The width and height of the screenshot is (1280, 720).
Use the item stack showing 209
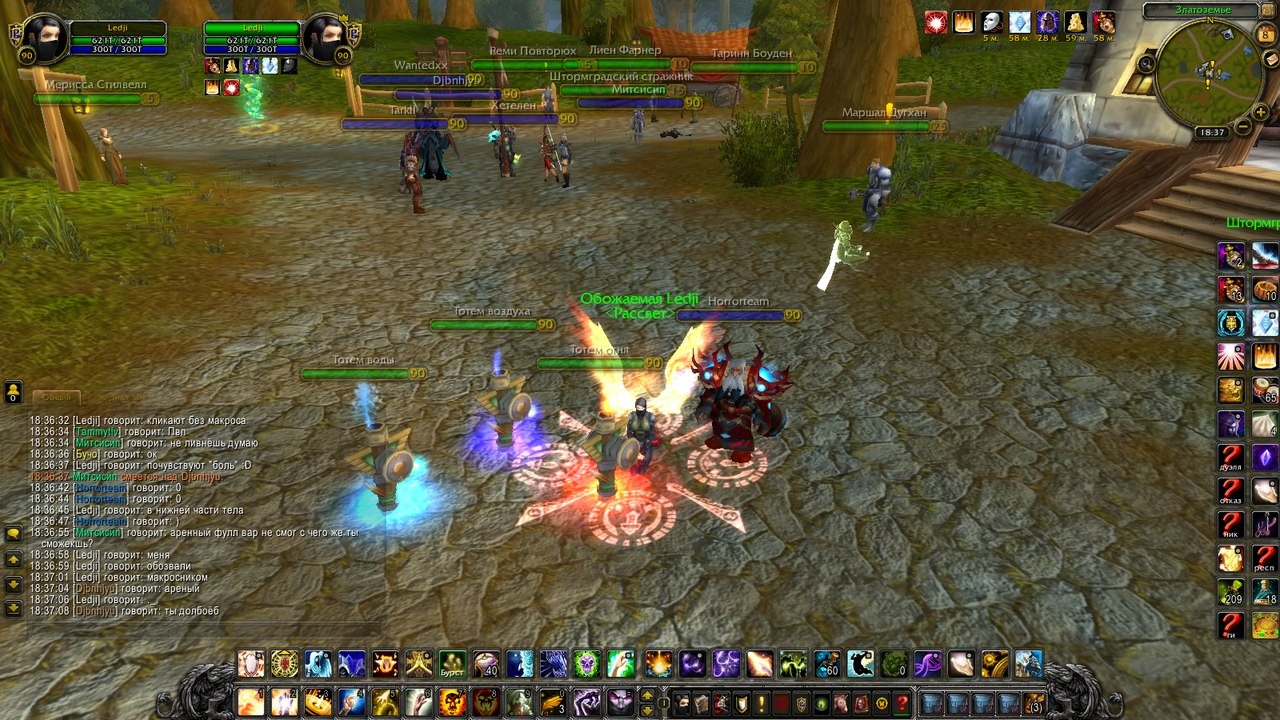pyautogui.click(x=1231, y=594)
